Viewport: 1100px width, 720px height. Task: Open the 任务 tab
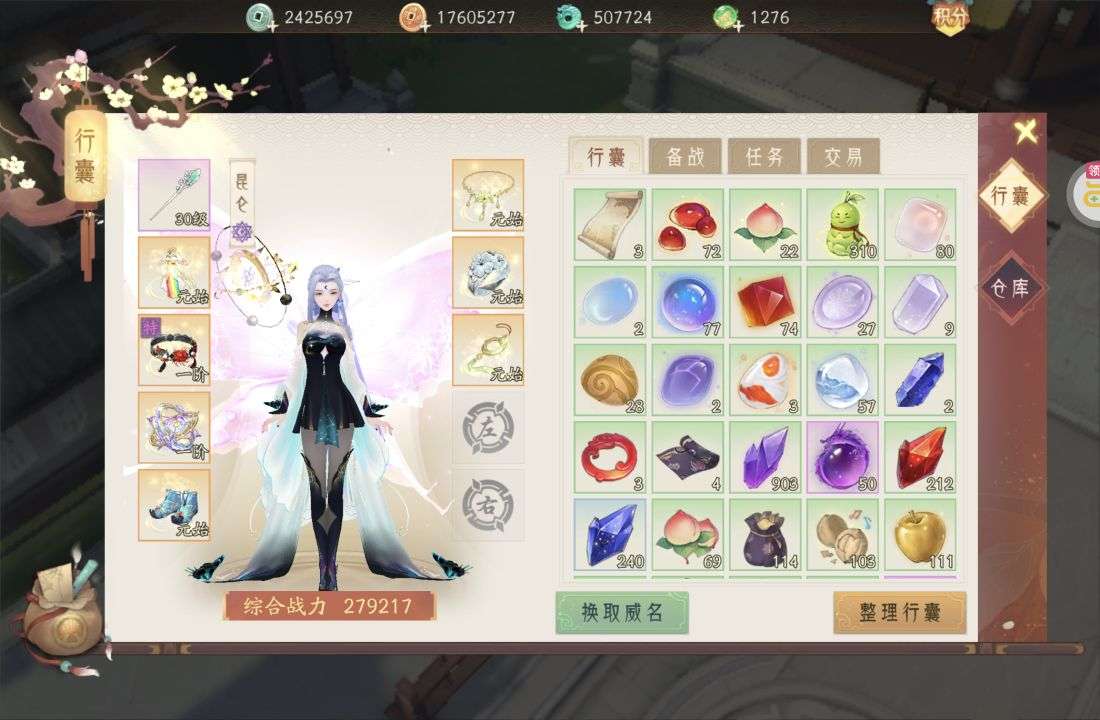coord(764,156)
